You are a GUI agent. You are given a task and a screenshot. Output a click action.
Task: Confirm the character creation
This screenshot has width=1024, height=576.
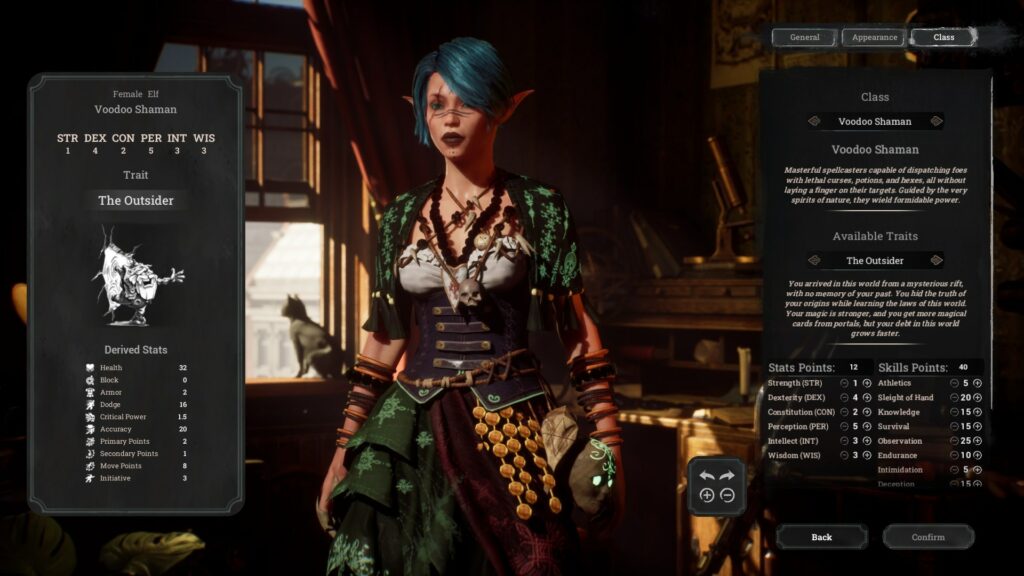[927, 537]
